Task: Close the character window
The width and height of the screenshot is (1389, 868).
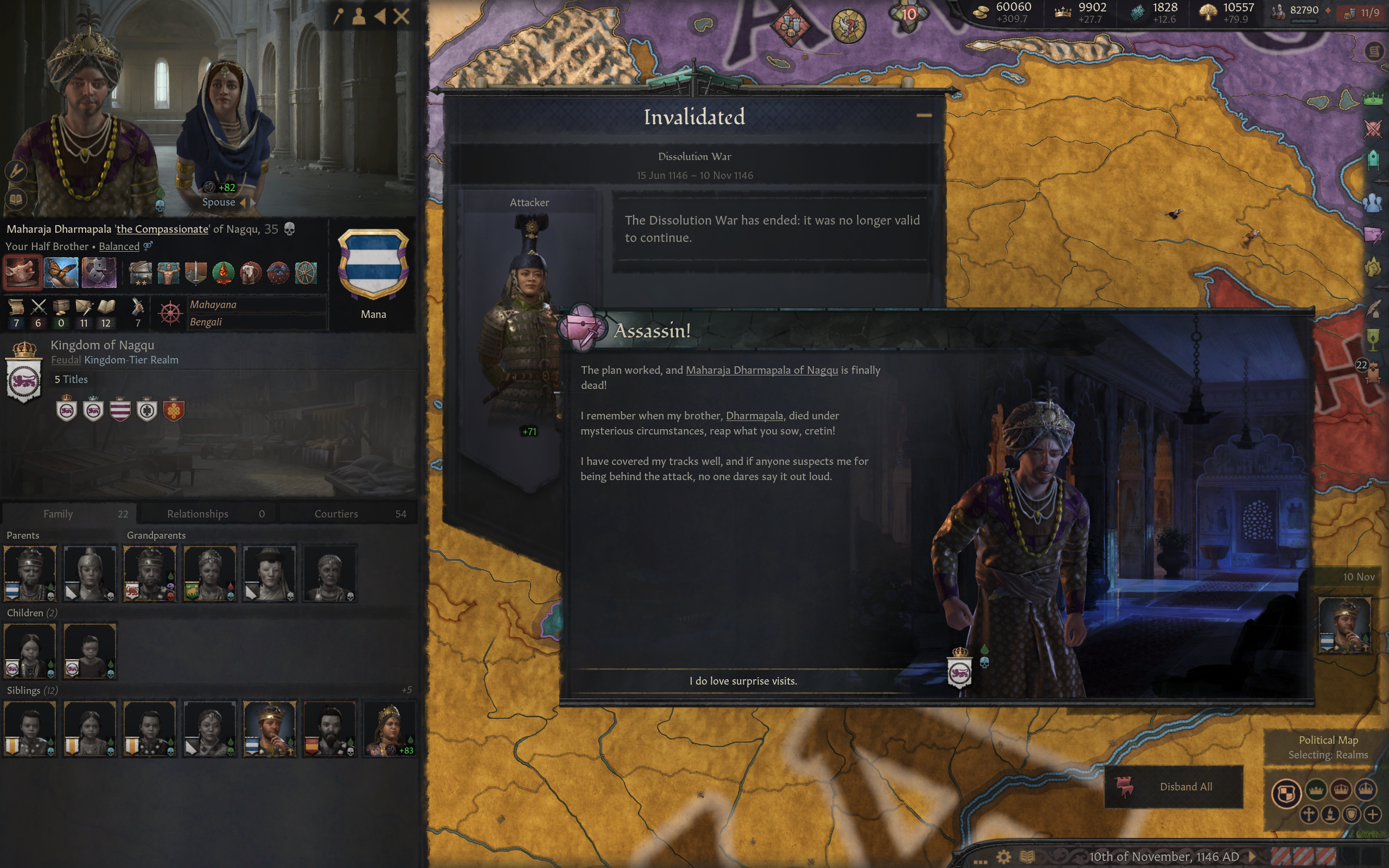Action: tap(402, 16)
